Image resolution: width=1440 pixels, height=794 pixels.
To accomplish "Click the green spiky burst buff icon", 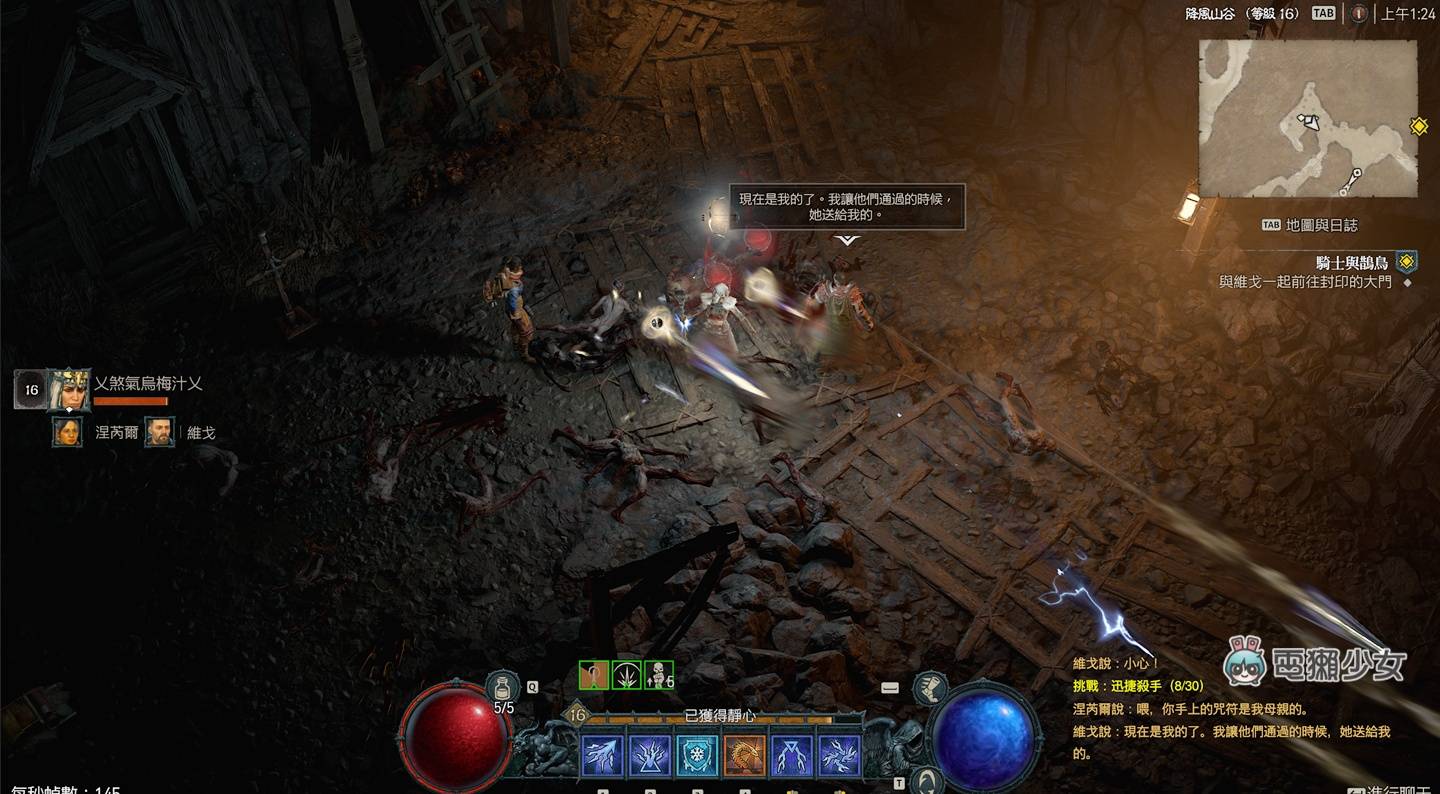I will pos(626,675).
